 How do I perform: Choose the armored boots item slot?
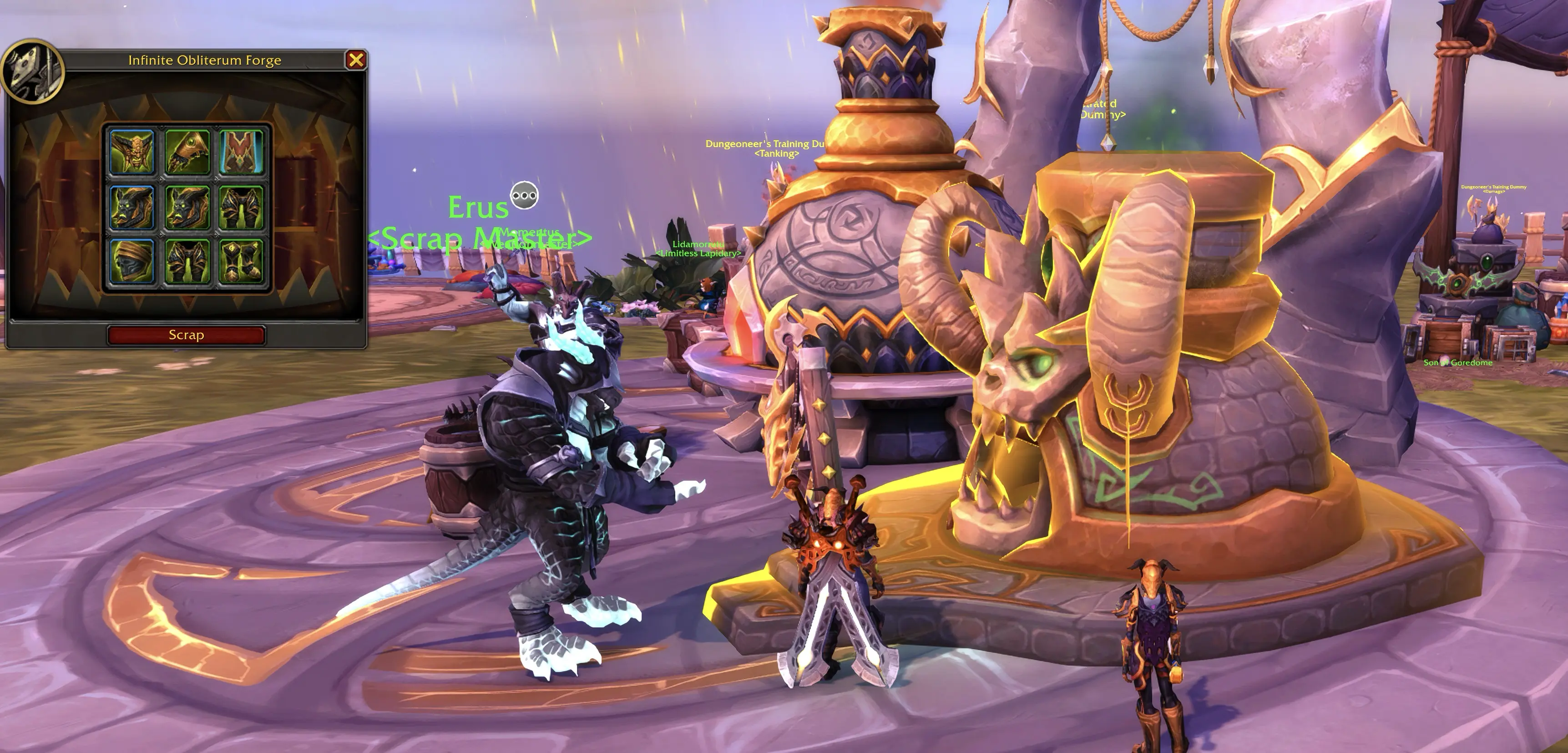(x=241, y=262)
